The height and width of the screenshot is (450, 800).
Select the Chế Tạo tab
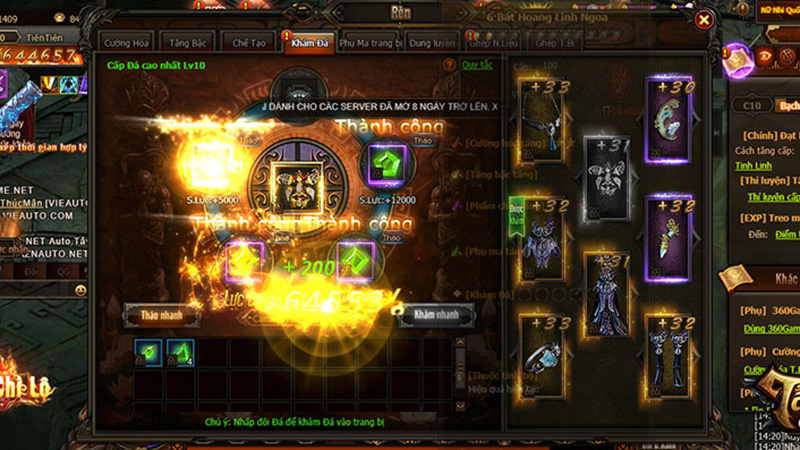(x=247, y=43)
